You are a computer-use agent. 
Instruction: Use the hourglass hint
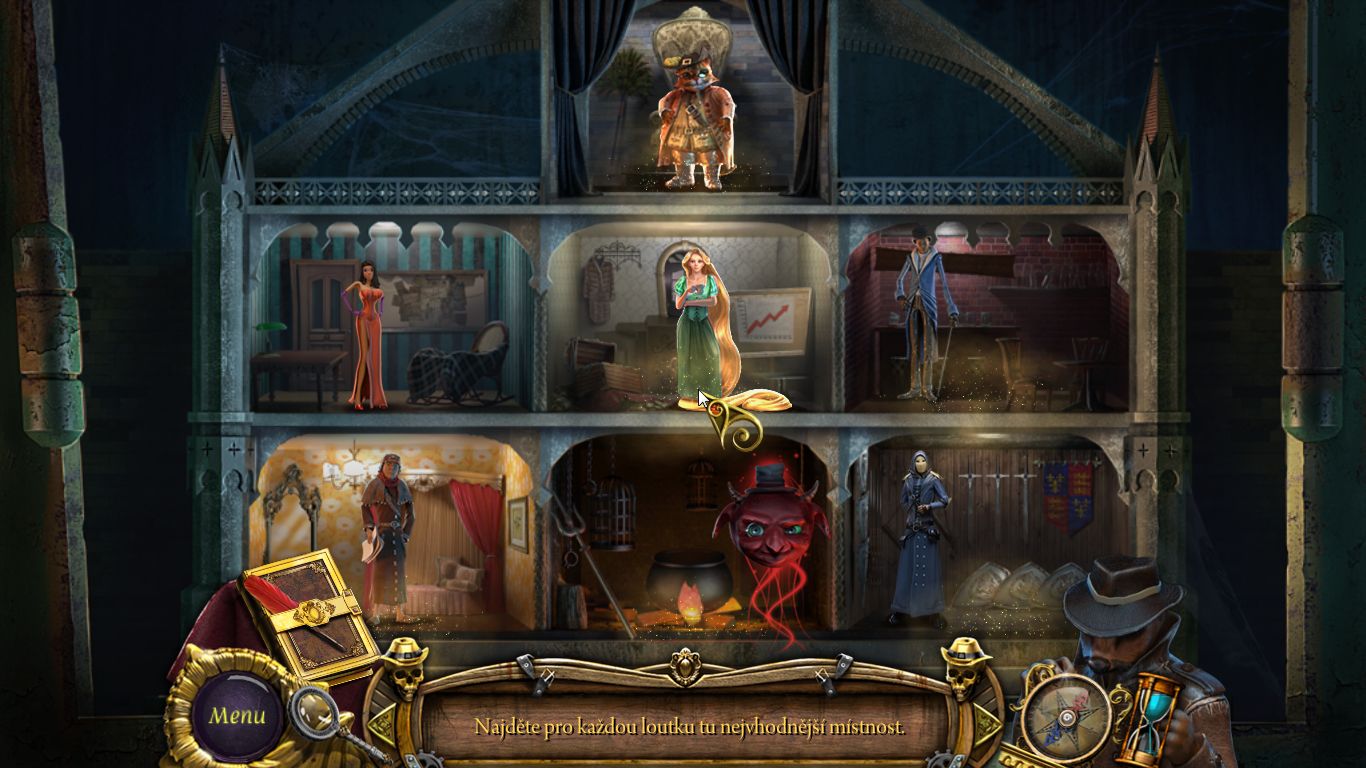pyautogui.click(x=1149, y=716)
